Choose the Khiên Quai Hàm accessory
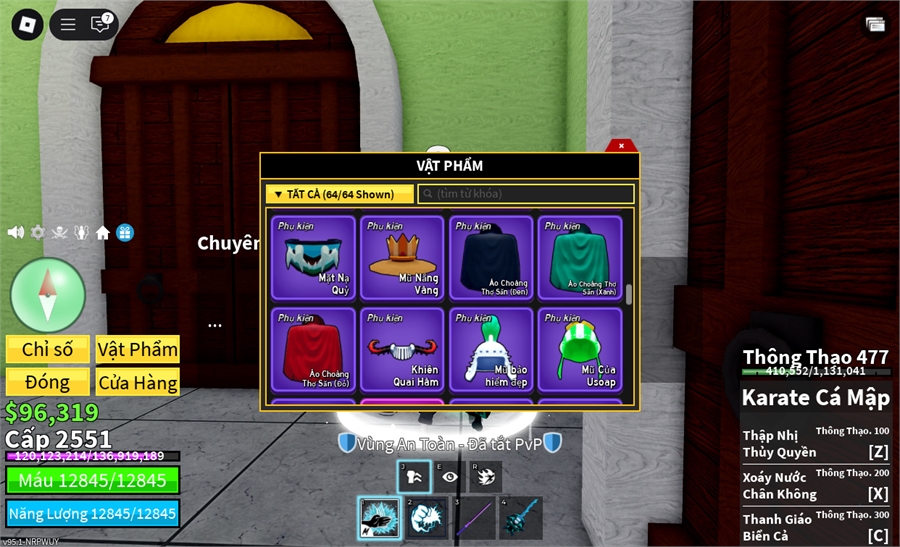900x547 pixels. [403, 348]
